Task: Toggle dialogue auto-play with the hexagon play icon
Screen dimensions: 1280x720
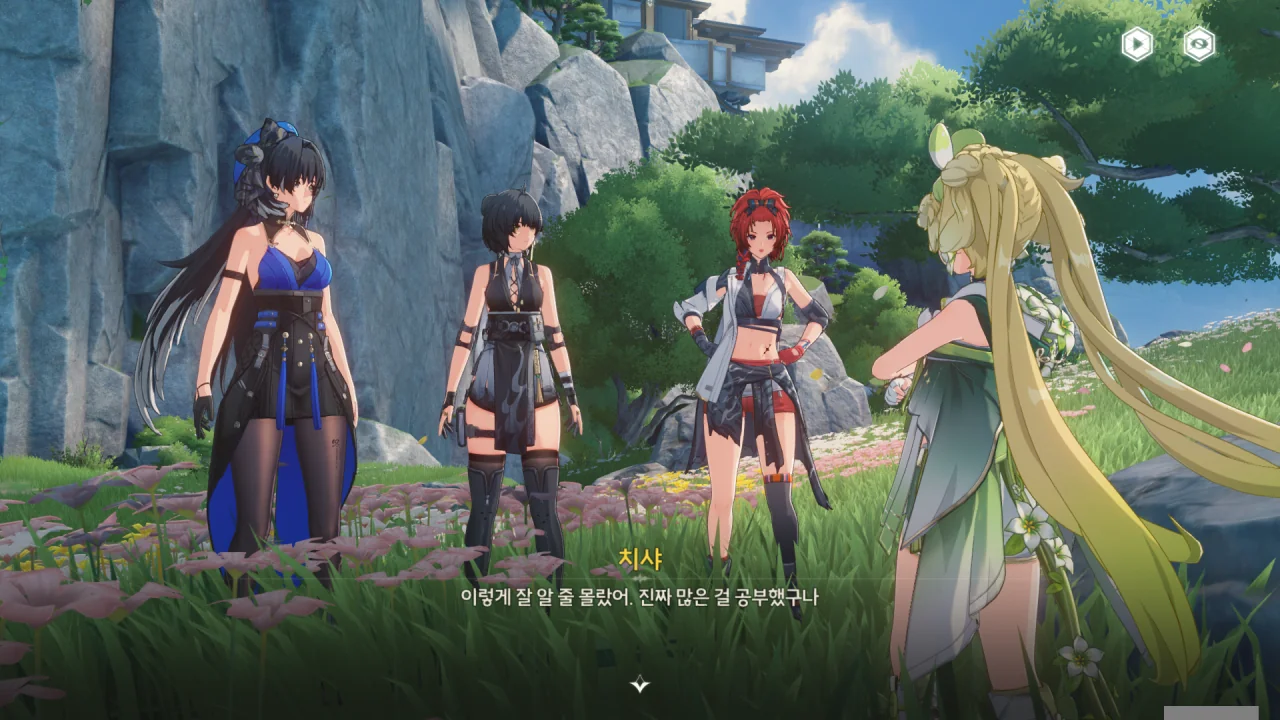Action: pos(1137,44)
